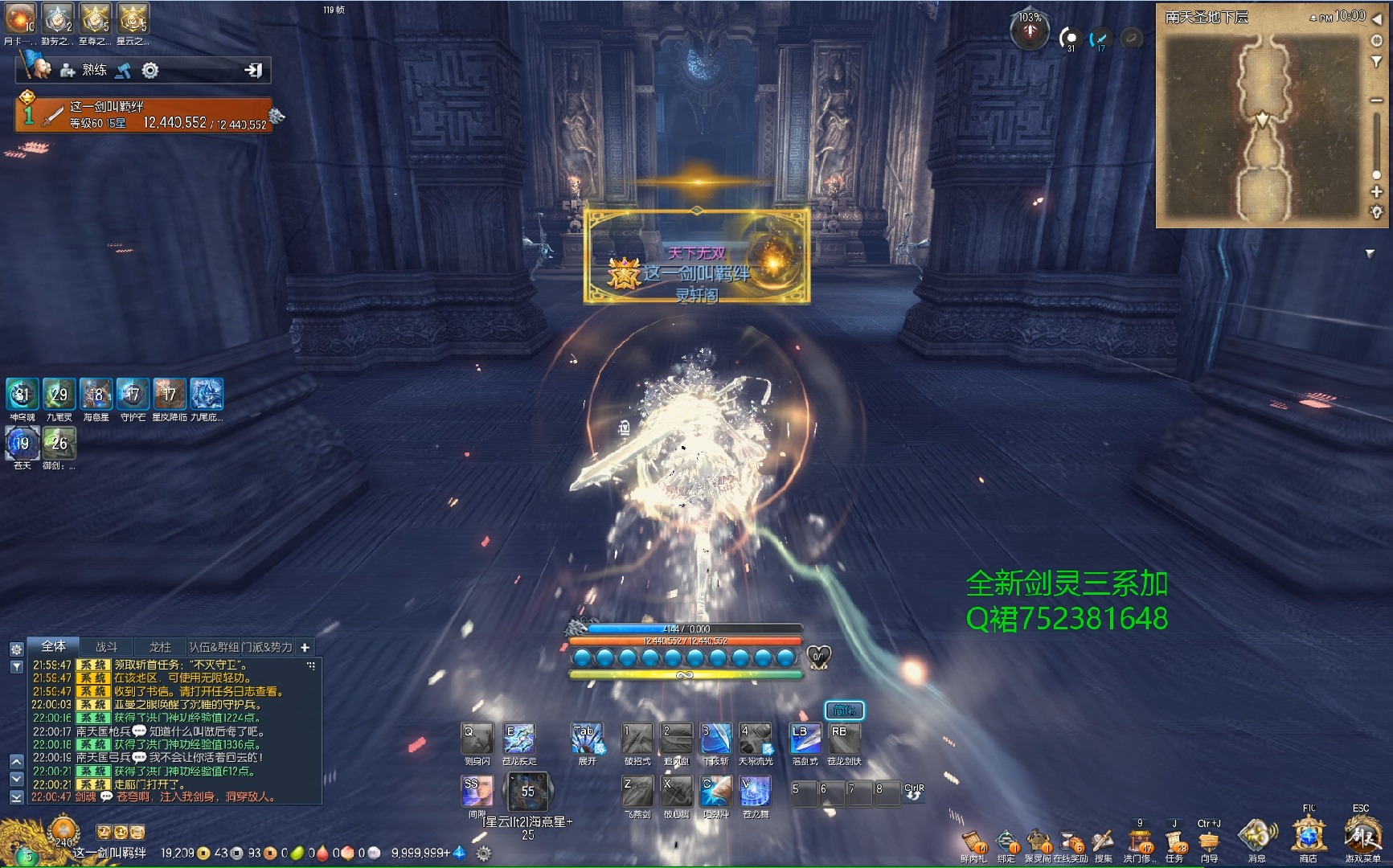
Task: Add a new chat tab with plus button
Action: (x=305, y=647)
